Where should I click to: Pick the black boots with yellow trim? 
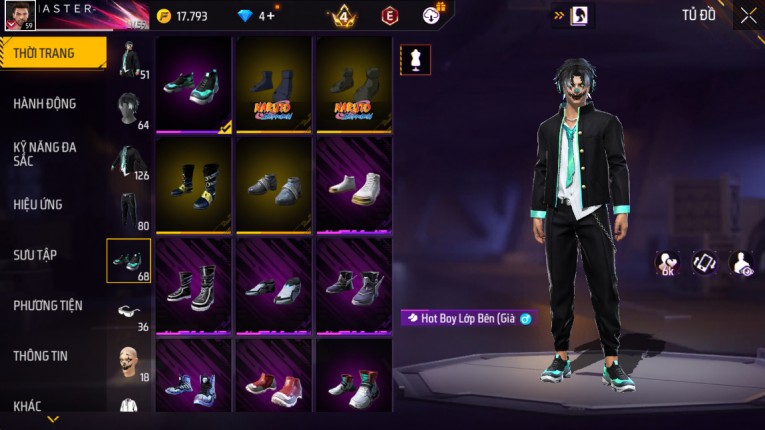(194, 184)
